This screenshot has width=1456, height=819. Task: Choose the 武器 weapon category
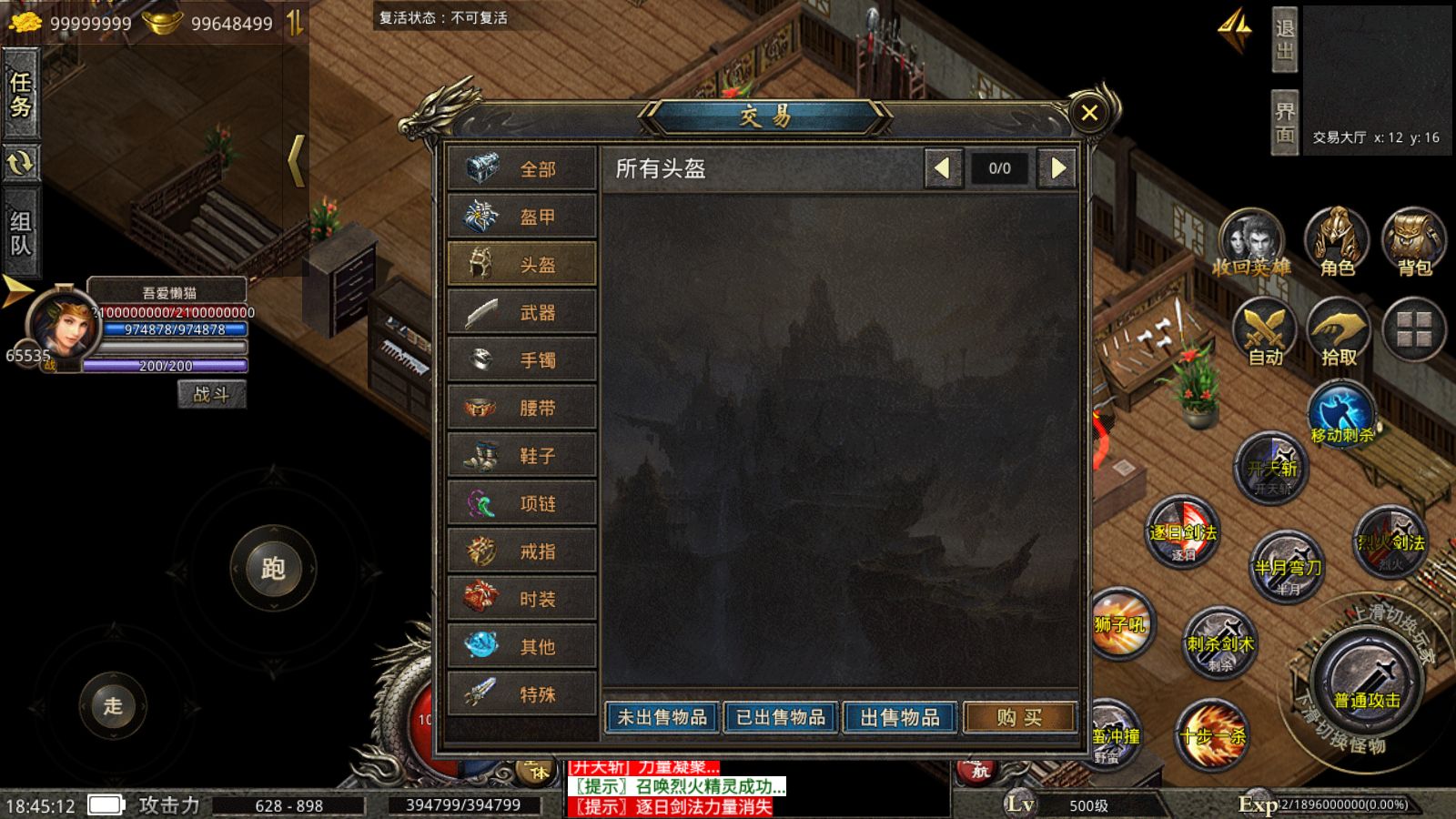(x=522, y=313)
